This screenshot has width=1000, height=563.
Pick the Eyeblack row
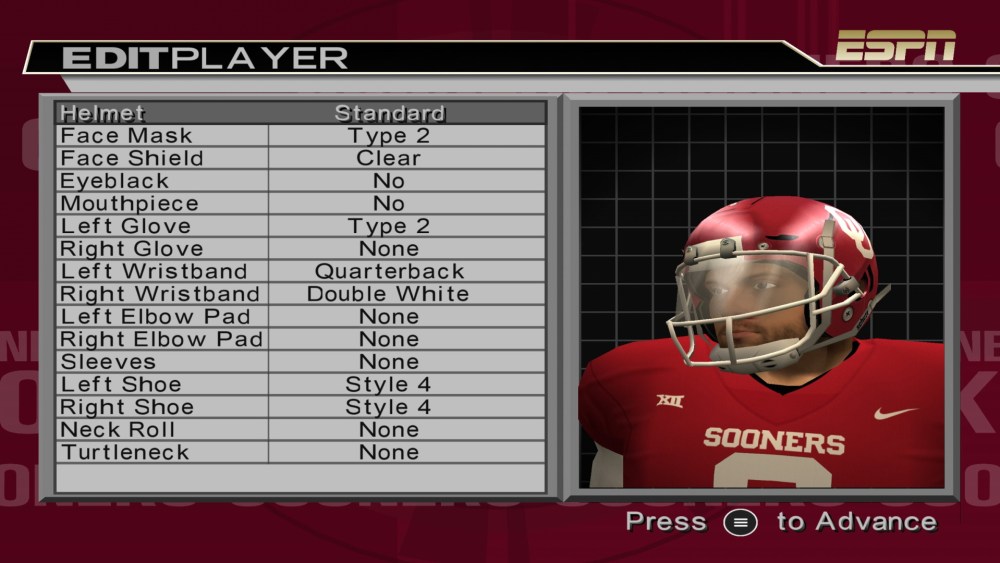pyautogui.click(x=300, y=181)
